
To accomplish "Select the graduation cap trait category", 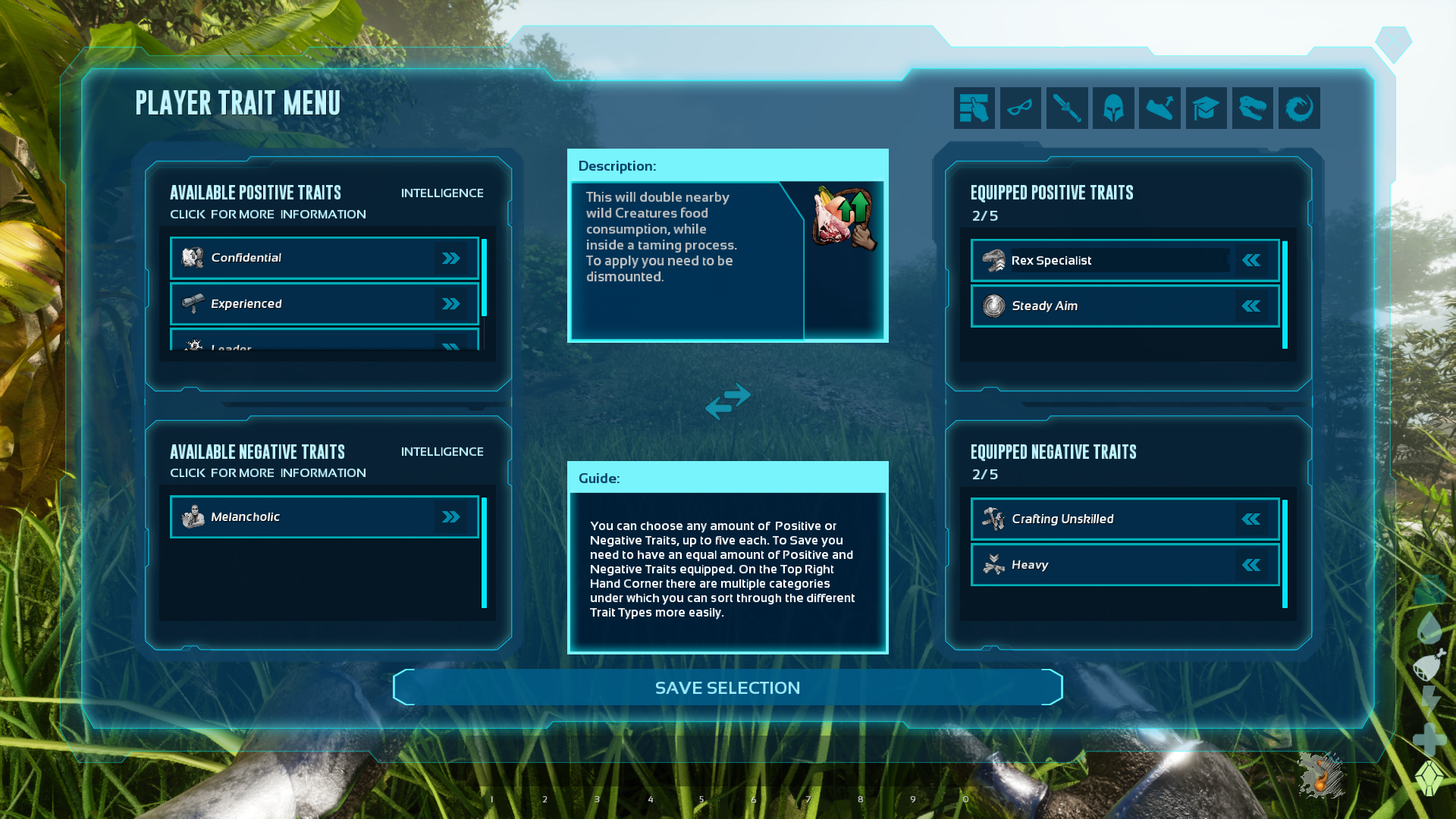I will coord(1206,108).
